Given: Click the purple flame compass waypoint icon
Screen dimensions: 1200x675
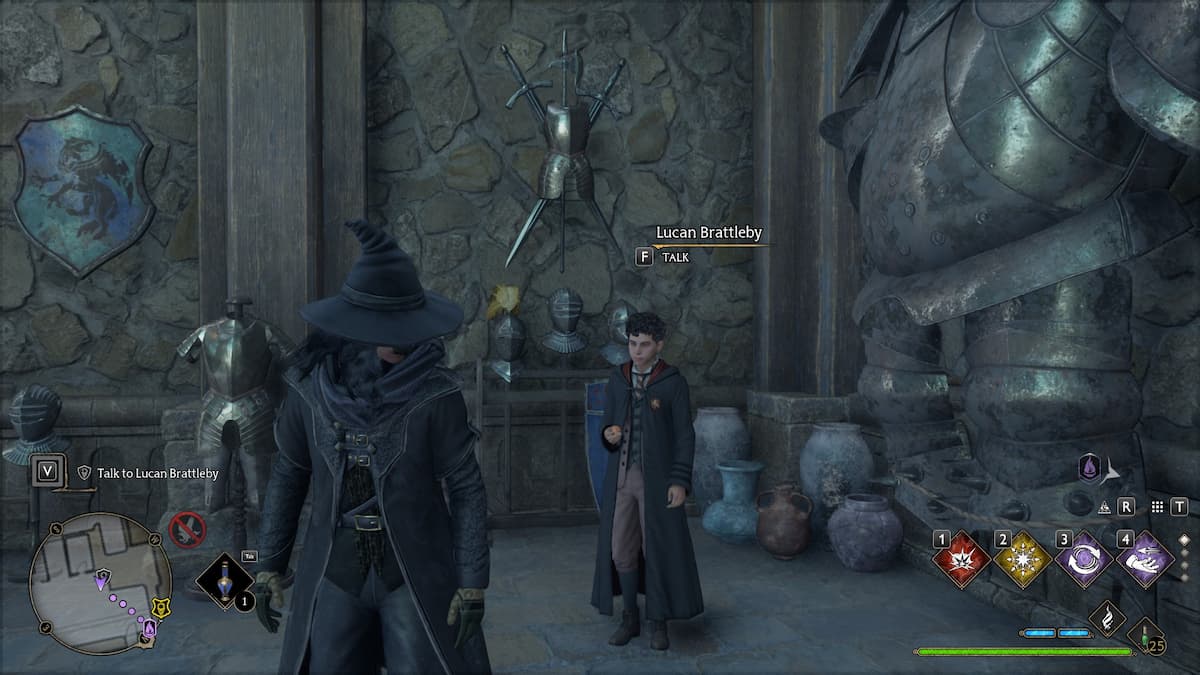Looking at the screenshot, I should click(x=1089, y=467).
